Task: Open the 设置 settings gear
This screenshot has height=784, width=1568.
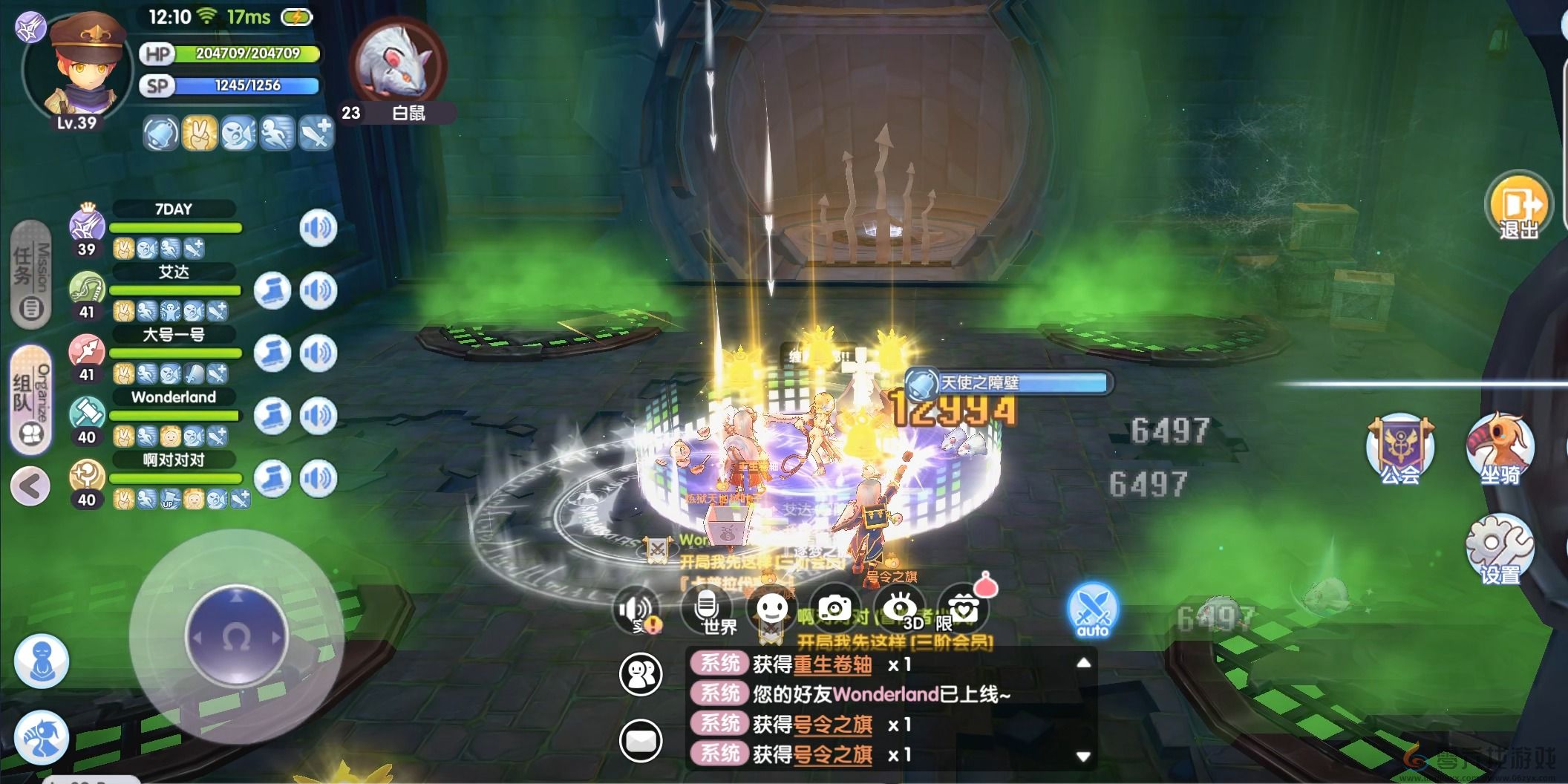Action: 1499,549
